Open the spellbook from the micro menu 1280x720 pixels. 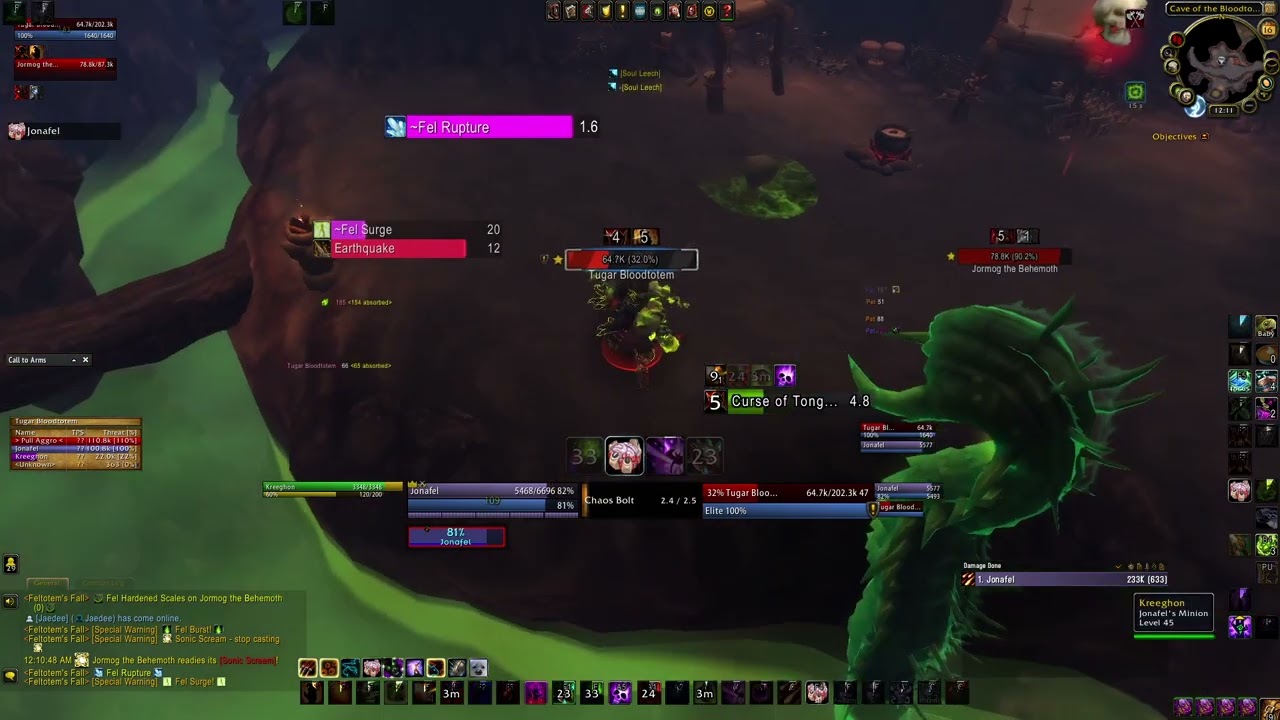570,11
